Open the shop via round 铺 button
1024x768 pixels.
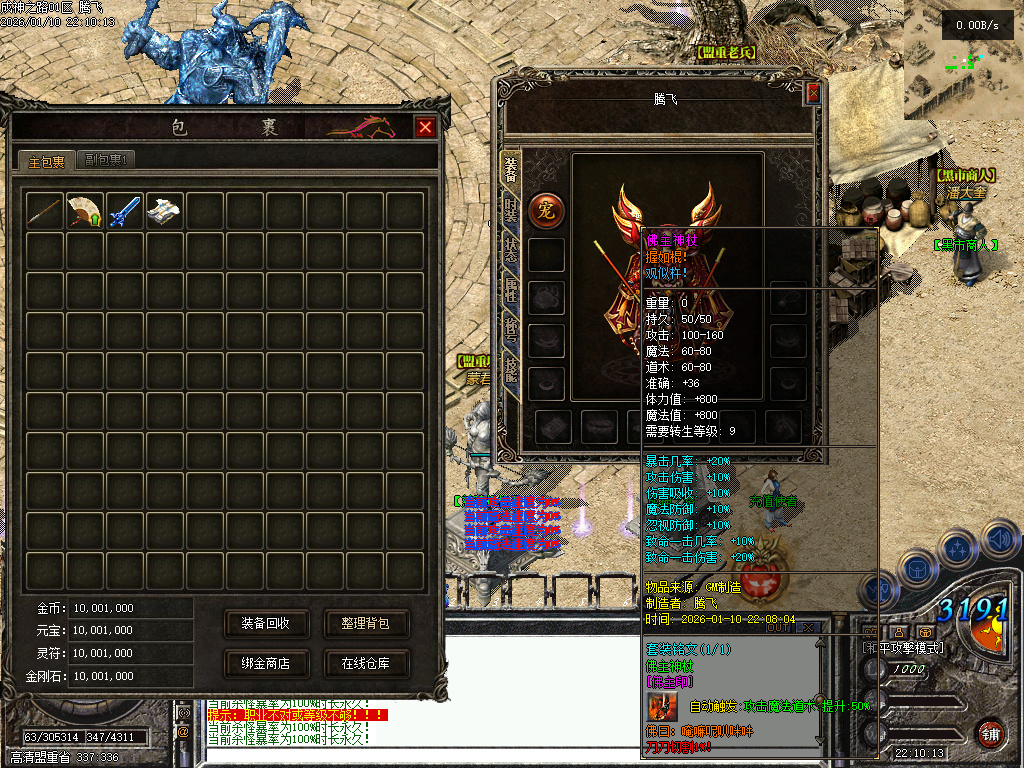coord(990,732)
